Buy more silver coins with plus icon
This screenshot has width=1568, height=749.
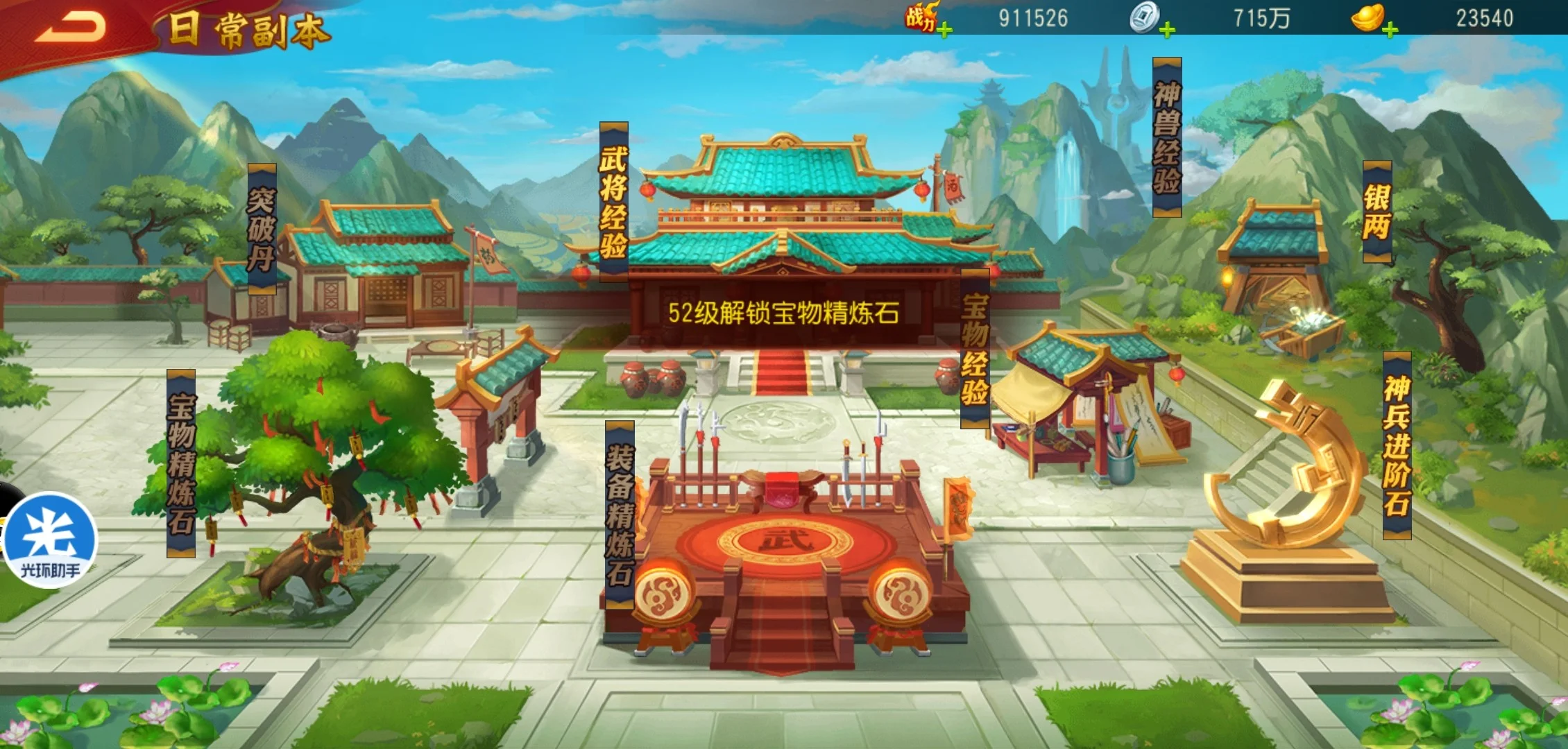pos(1167,30)
